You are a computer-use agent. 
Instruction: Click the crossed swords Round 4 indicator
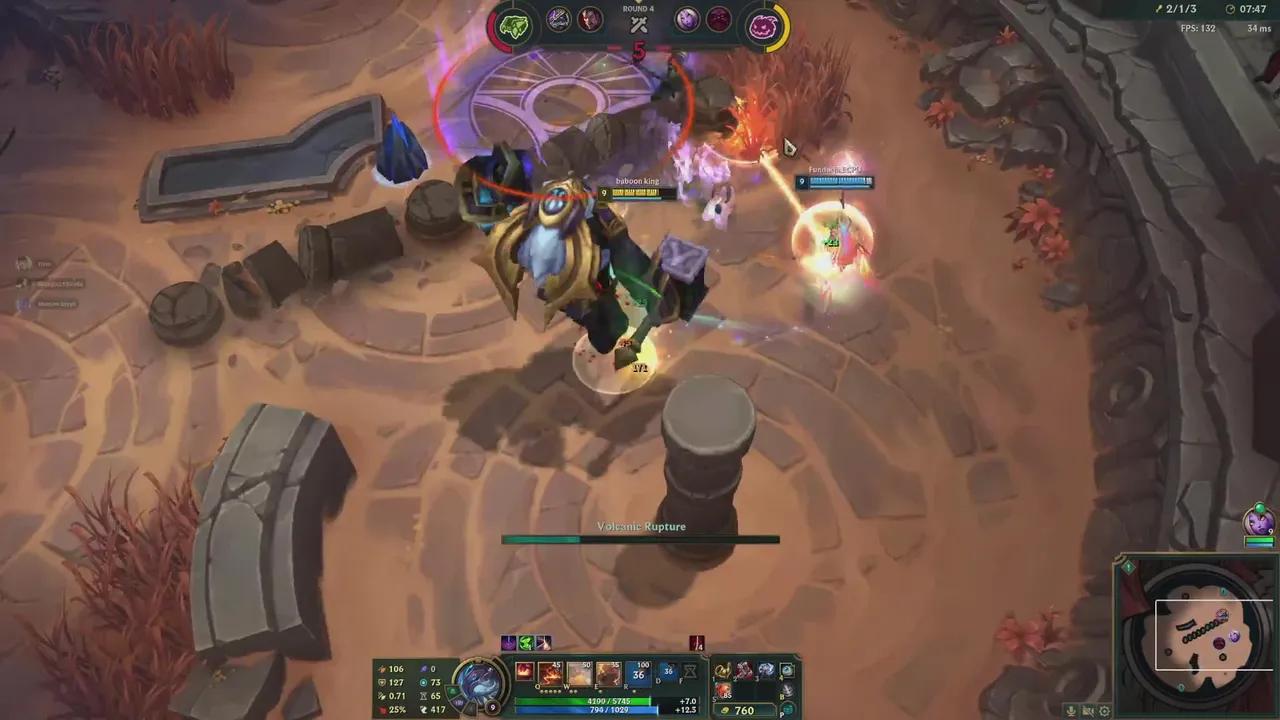639,25
